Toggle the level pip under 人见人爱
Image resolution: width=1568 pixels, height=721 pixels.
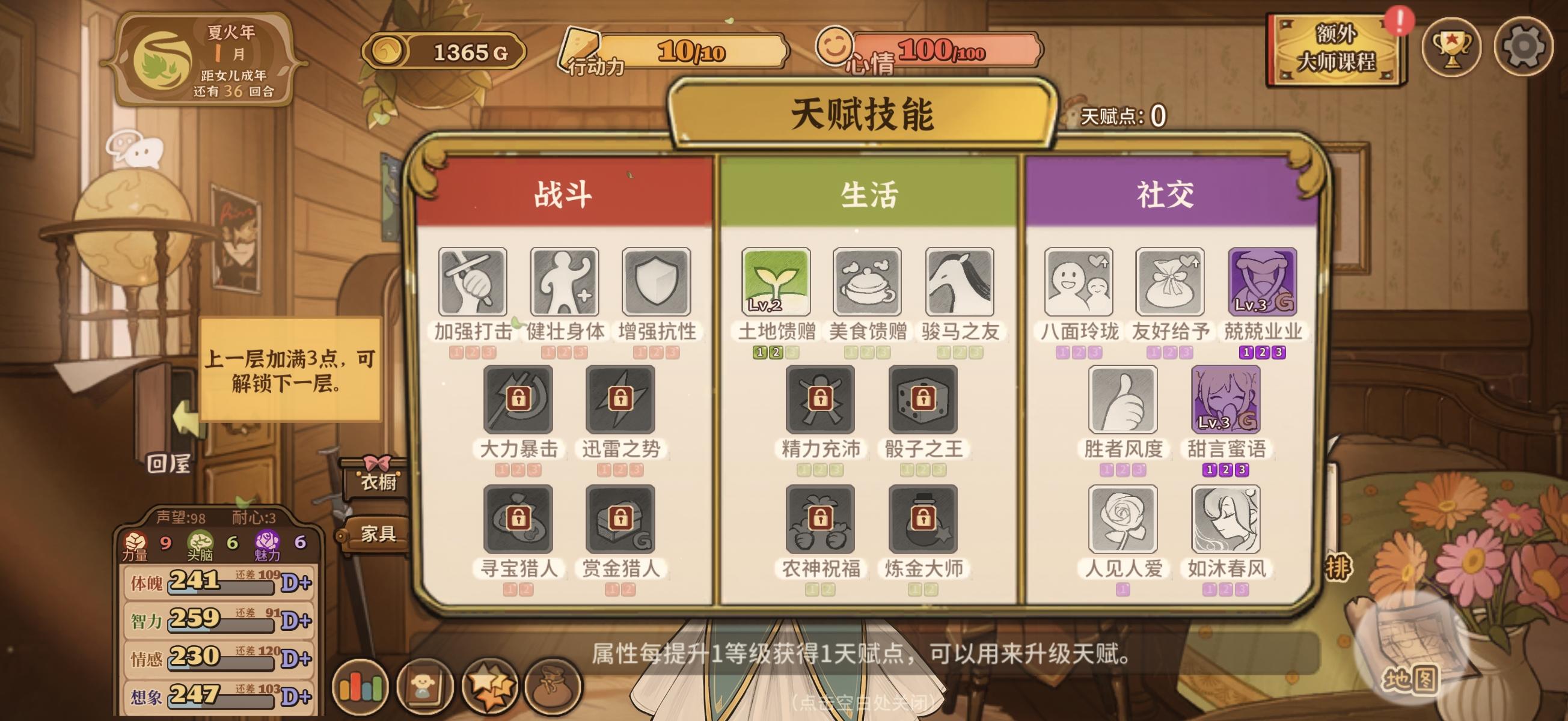point(1125,590)
